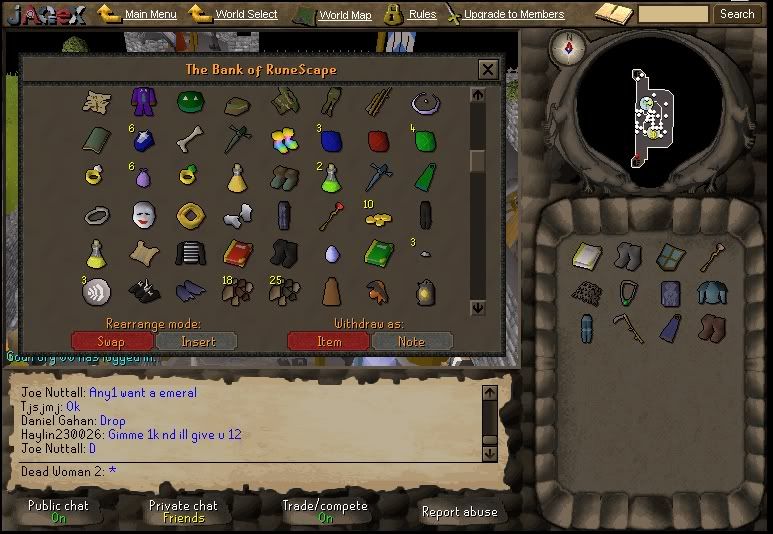The width and height of the screenshot is (773, 534).
Task: Go to Upgrade to Members
Action: tap(513, 15)
